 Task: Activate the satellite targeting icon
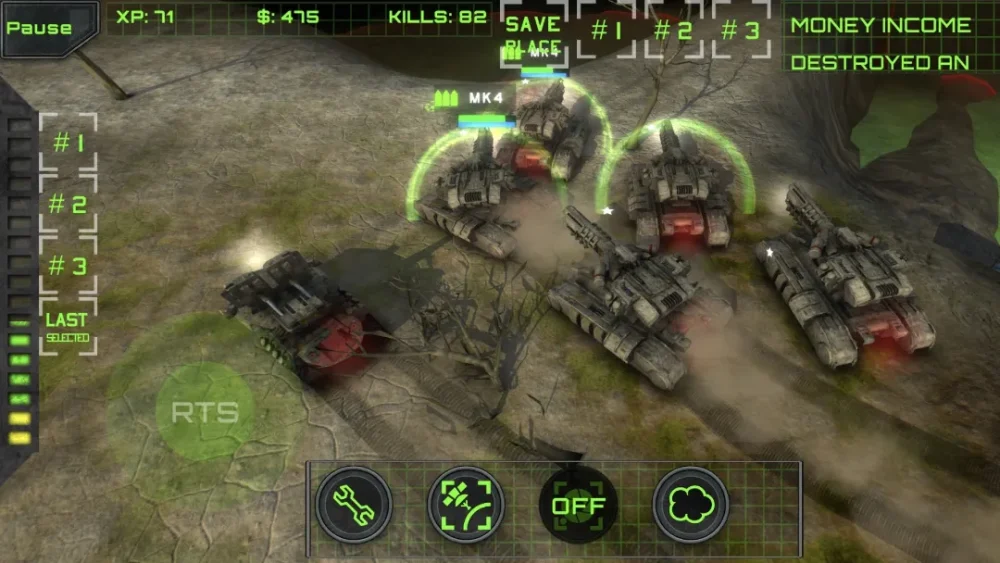(x=466, y=504)
